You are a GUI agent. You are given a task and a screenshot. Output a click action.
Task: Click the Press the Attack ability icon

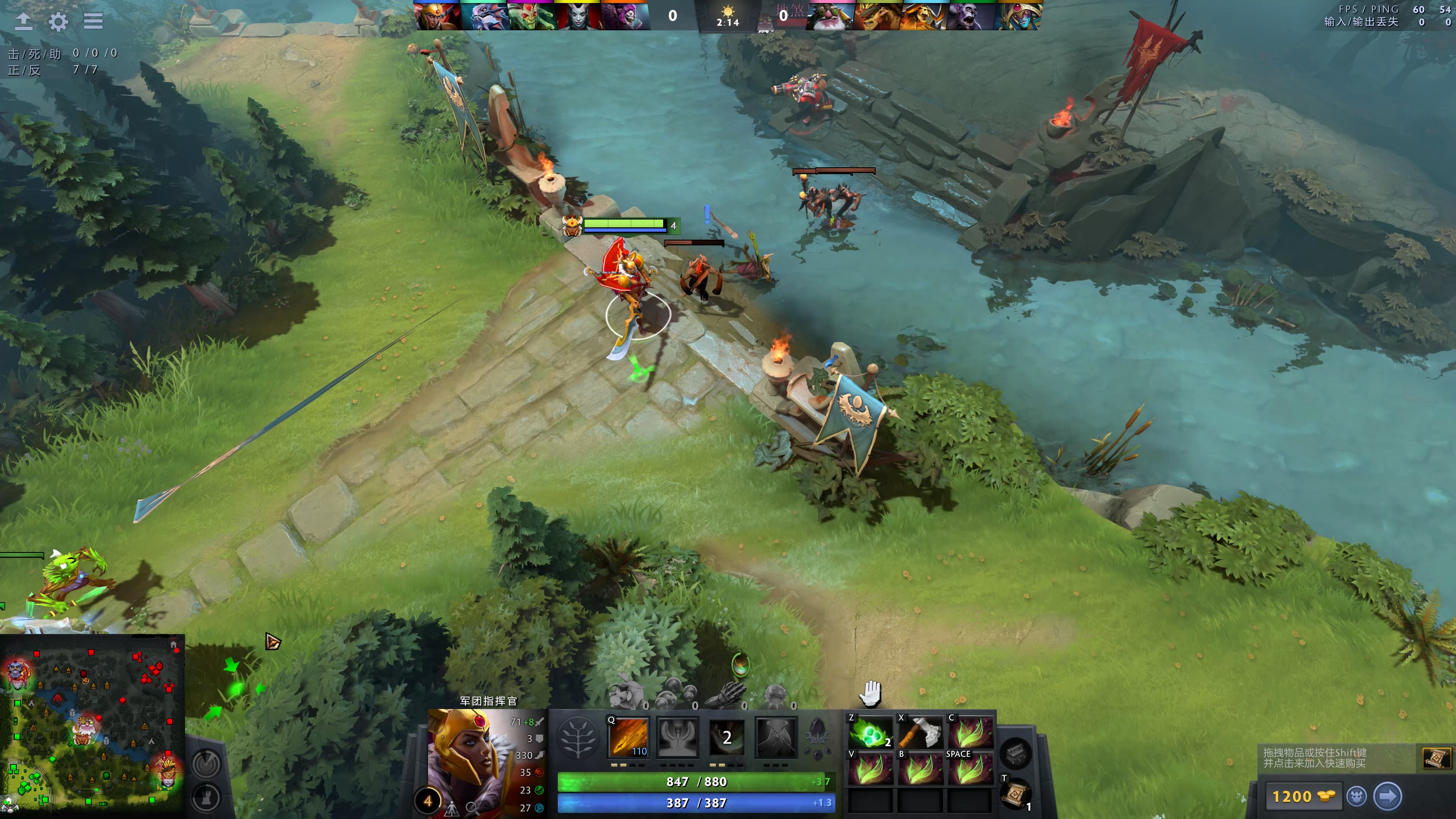coord(677,737)
